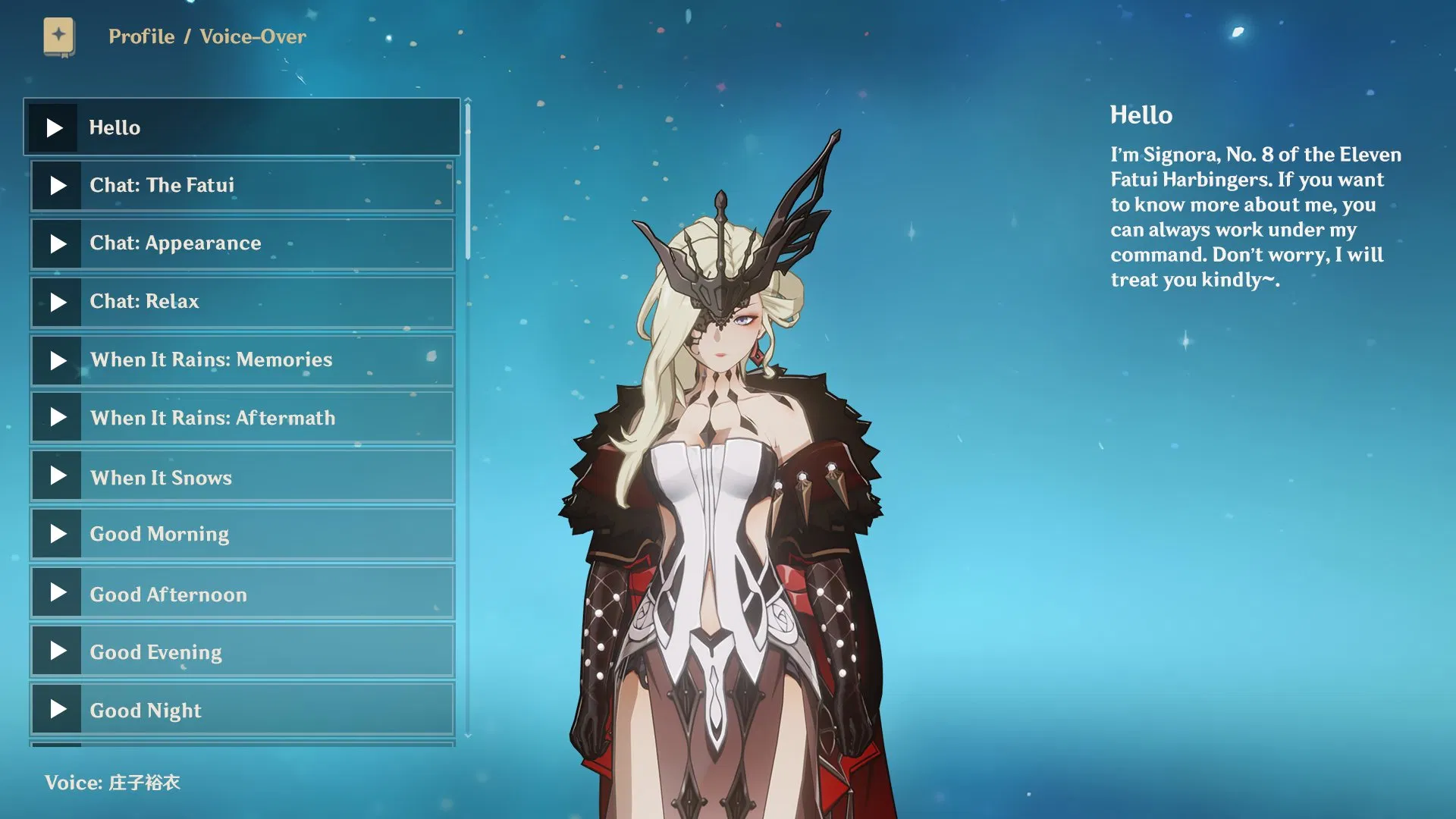Play the When It Snows voice line
This screenshot has height=819, width=1456.
[x=57, y=476]
